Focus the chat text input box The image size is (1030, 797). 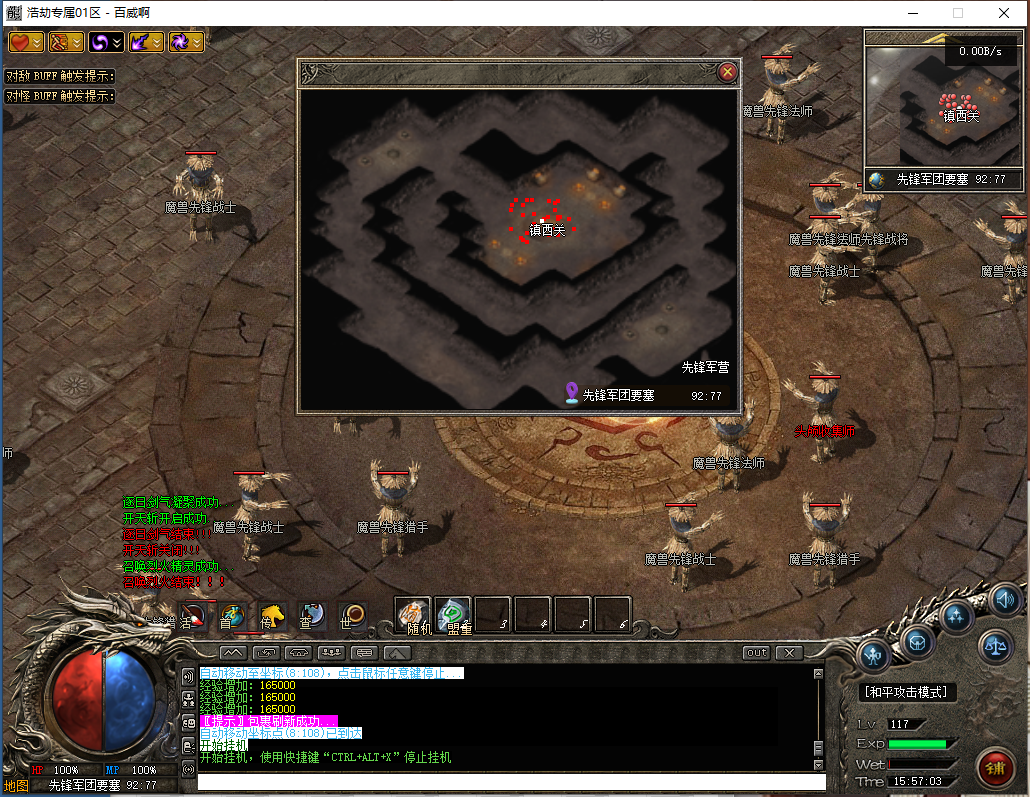(510, 782)
